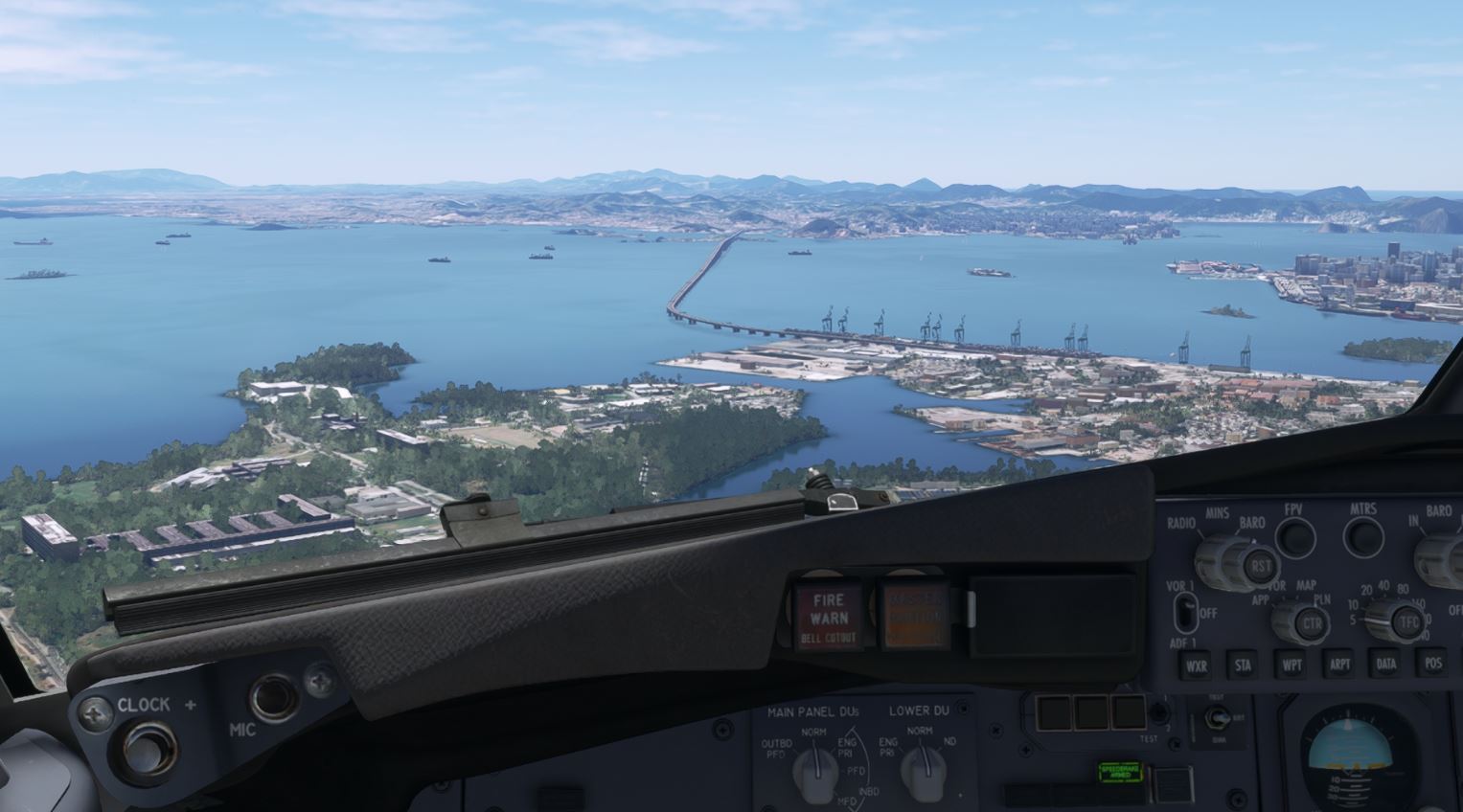This screenshot has width=1463, height=812.
Task: Toggle the MTRS meters button
Action: click(x=1362, y=537)
